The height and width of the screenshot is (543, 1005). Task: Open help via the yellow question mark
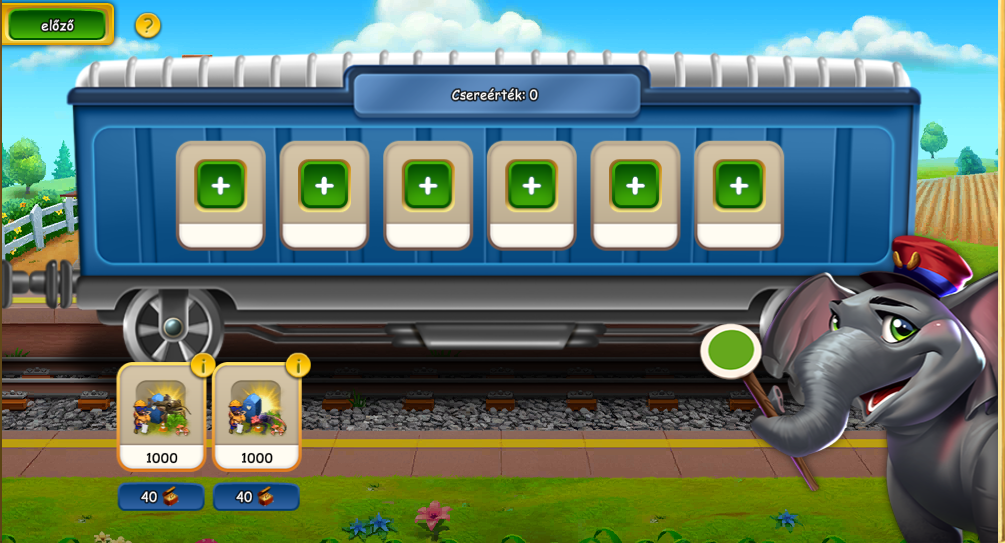(x=148, y=25)
